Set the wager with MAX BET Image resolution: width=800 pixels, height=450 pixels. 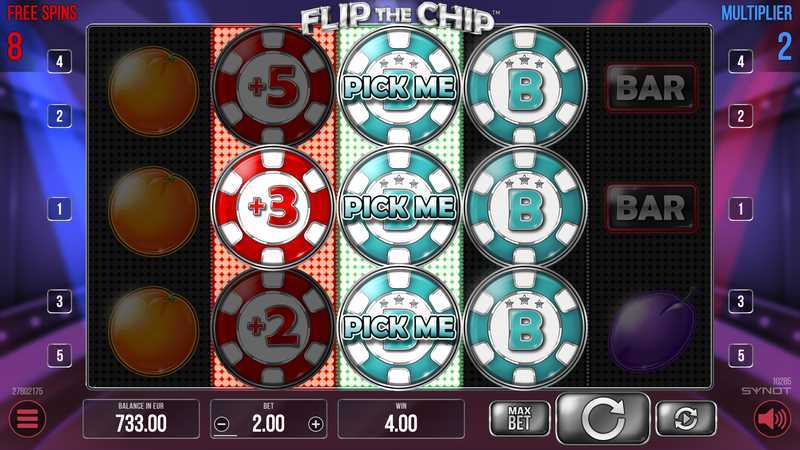518,418
